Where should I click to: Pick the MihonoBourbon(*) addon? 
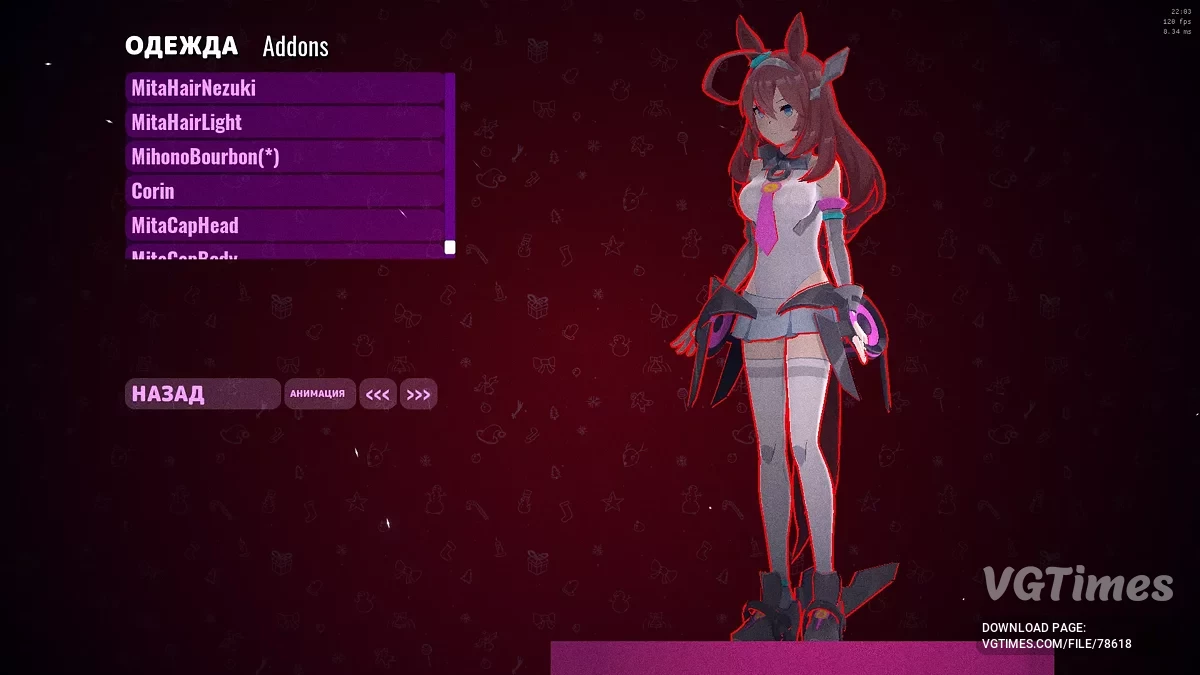285,157
